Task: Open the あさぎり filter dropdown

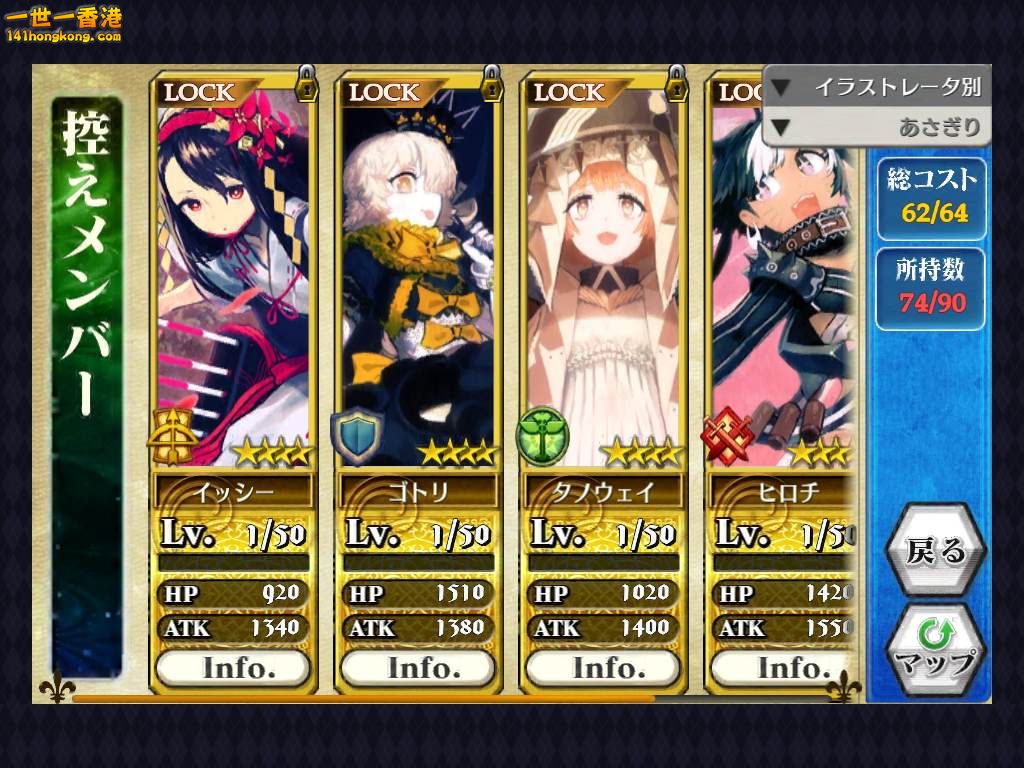Action: [x=877, y=127]
